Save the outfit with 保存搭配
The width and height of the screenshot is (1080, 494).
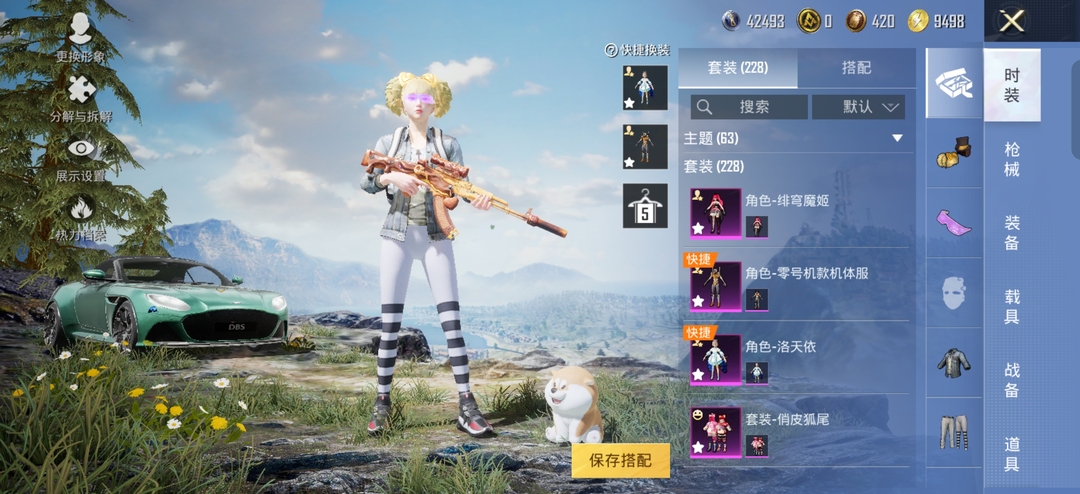pyautogui.click(x=621, y=460)
